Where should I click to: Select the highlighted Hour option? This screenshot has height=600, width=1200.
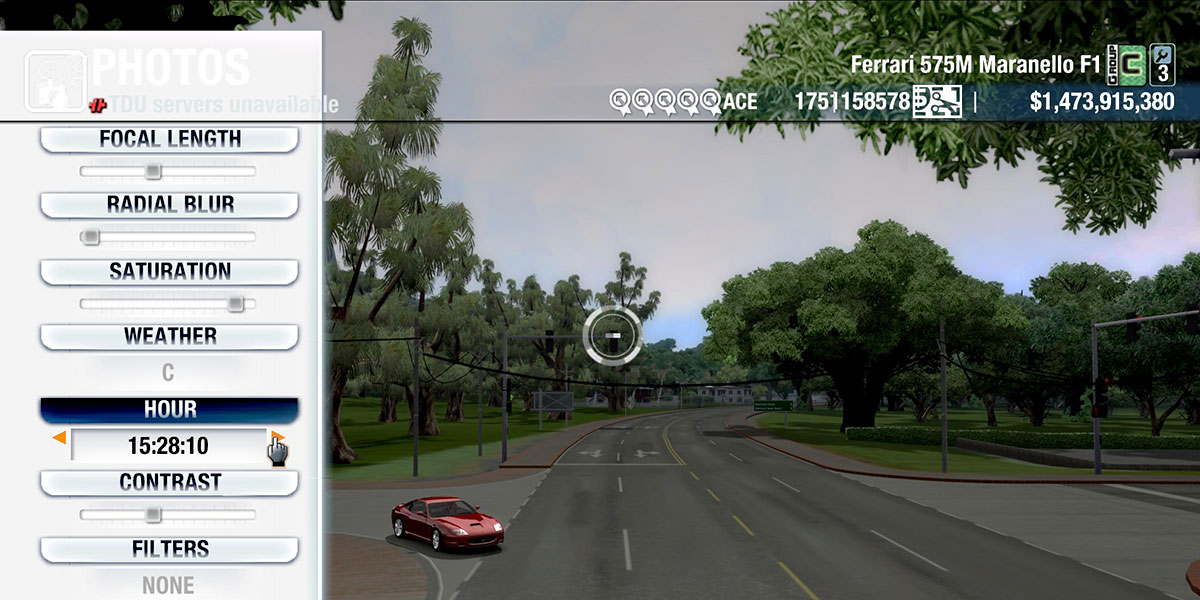[x=169, y=410]
